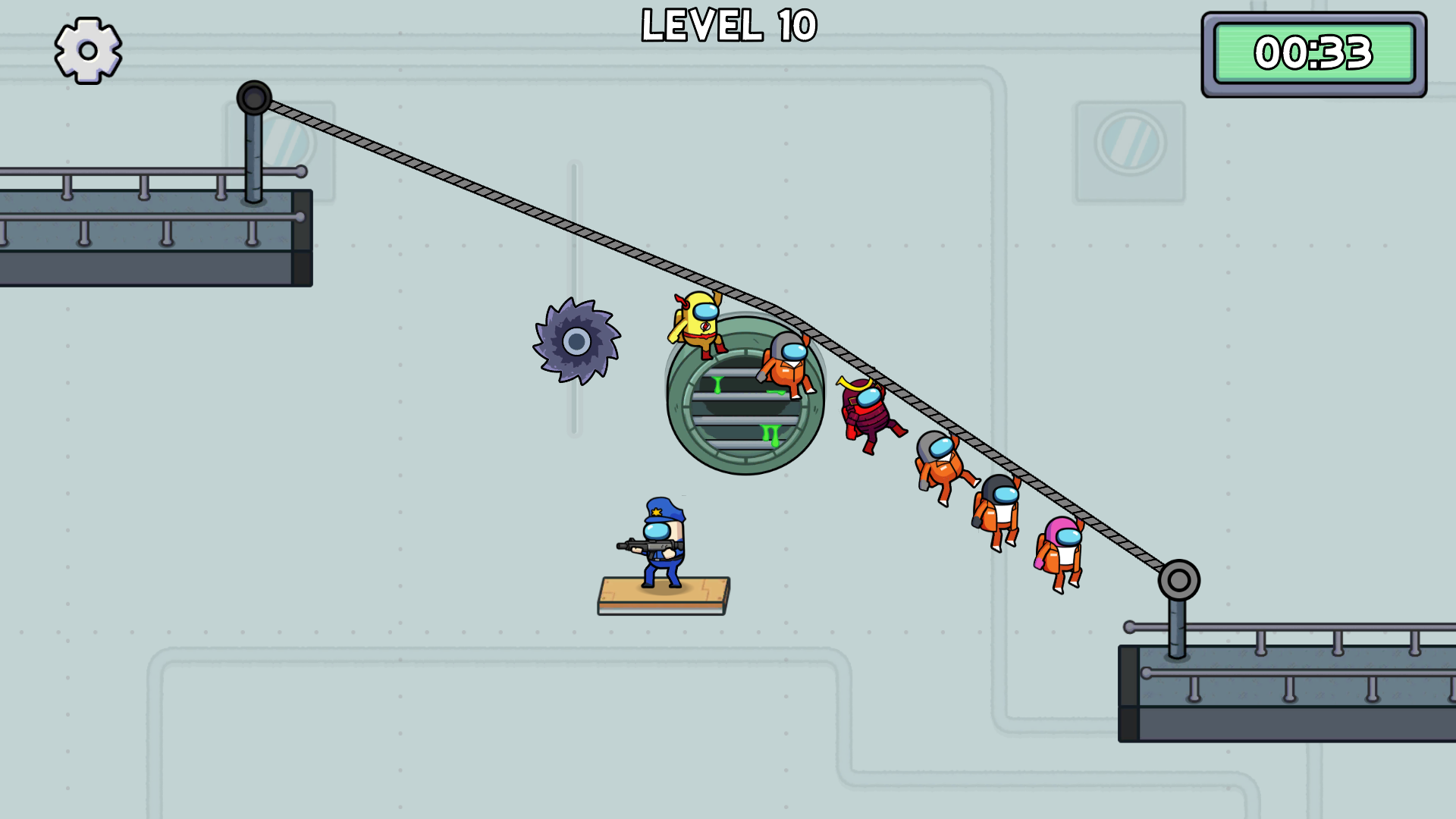Click the 00:33 countdown timer

[x=1315, y=53]
